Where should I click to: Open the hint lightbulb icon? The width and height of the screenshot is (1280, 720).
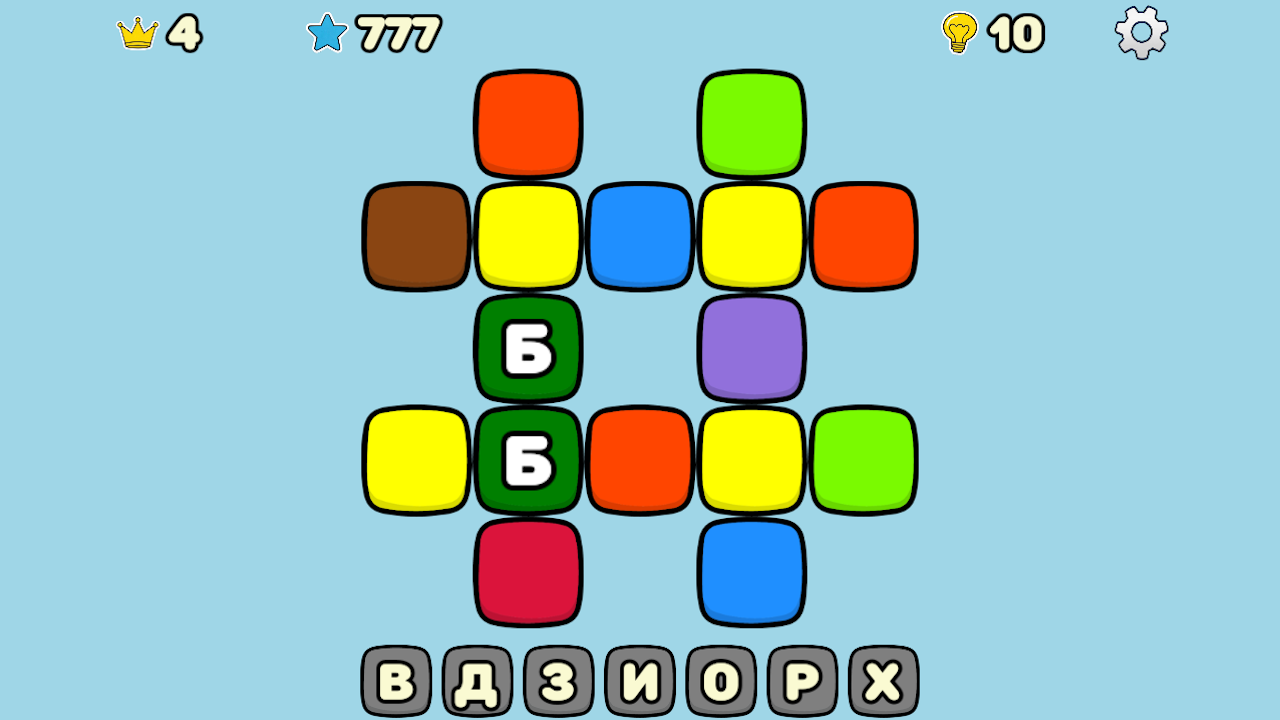(958, 33)
